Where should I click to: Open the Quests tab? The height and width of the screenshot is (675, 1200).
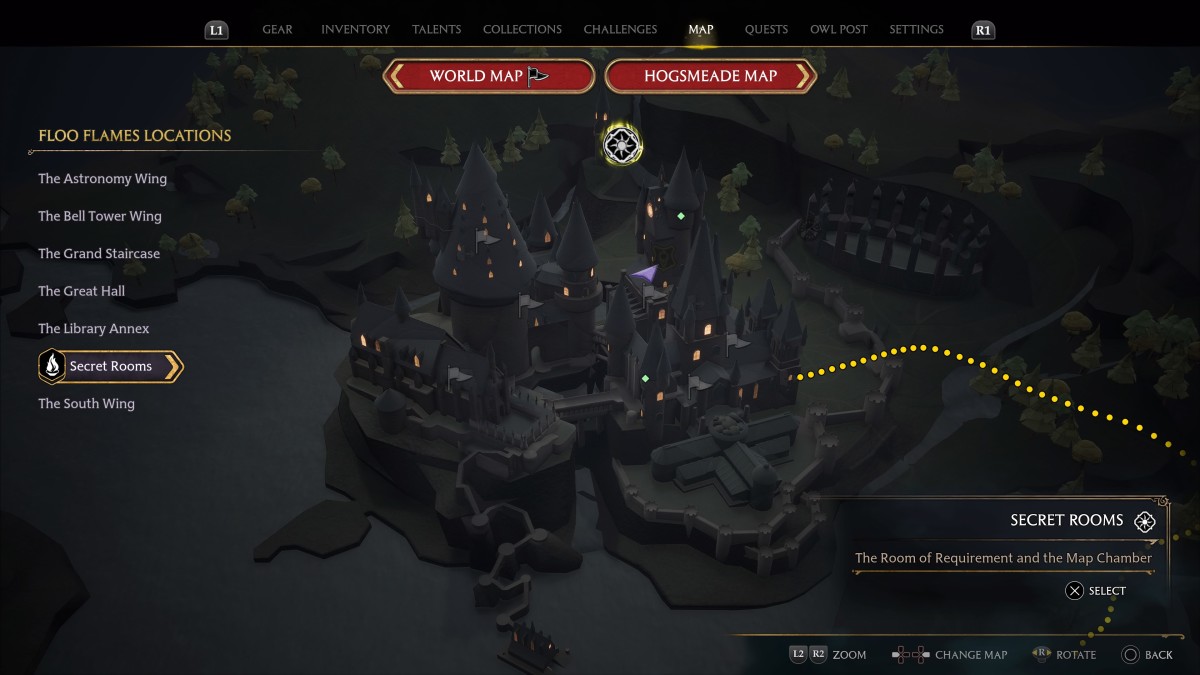pos(766,30)
